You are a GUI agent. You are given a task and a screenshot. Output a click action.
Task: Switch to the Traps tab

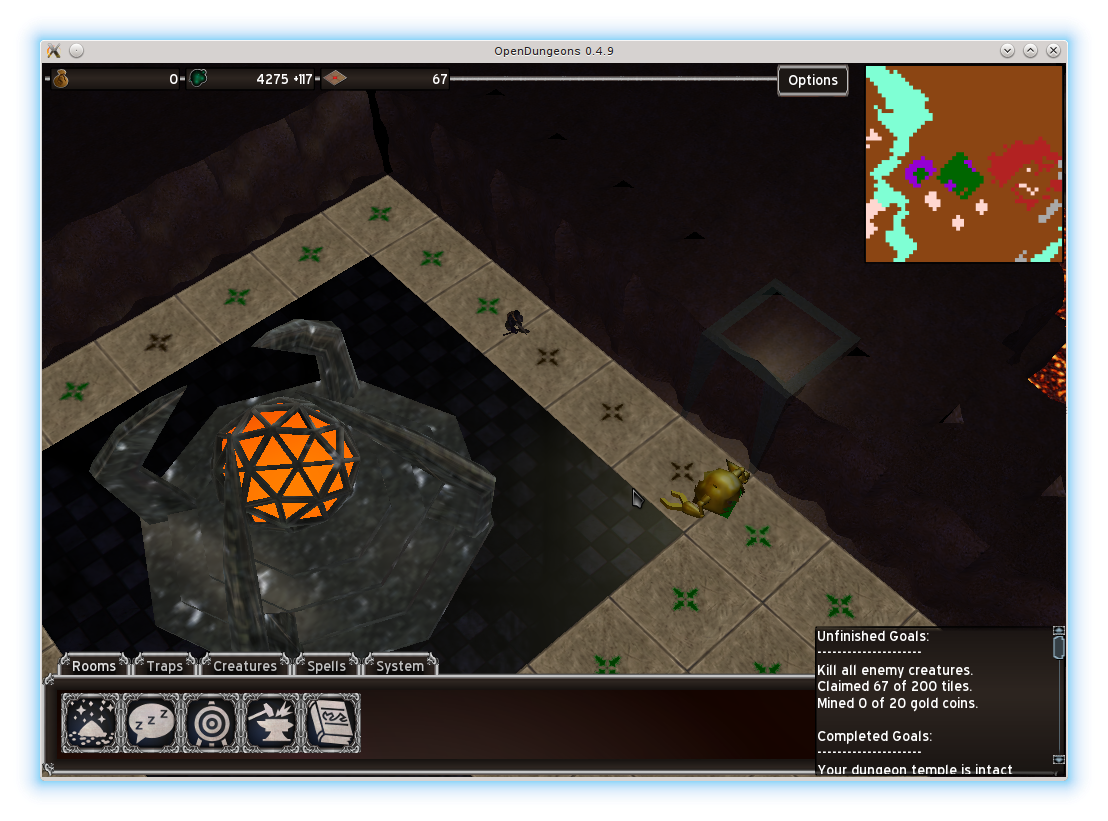(x=165, y=666)
